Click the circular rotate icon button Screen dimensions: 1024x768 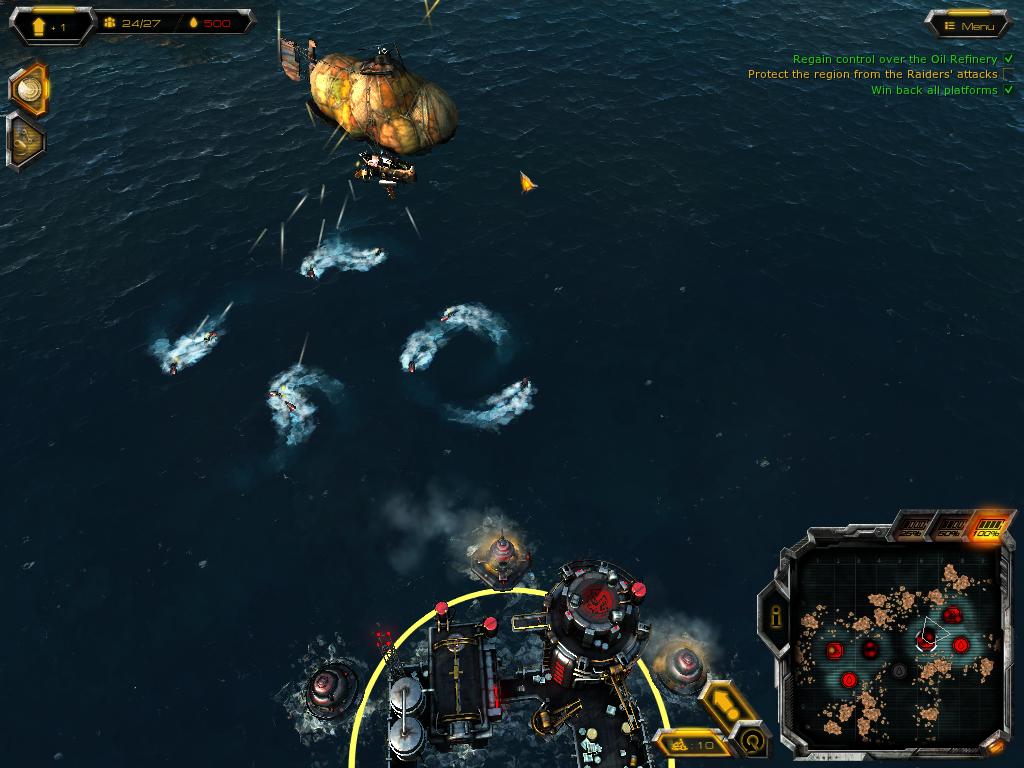point(750,741)
